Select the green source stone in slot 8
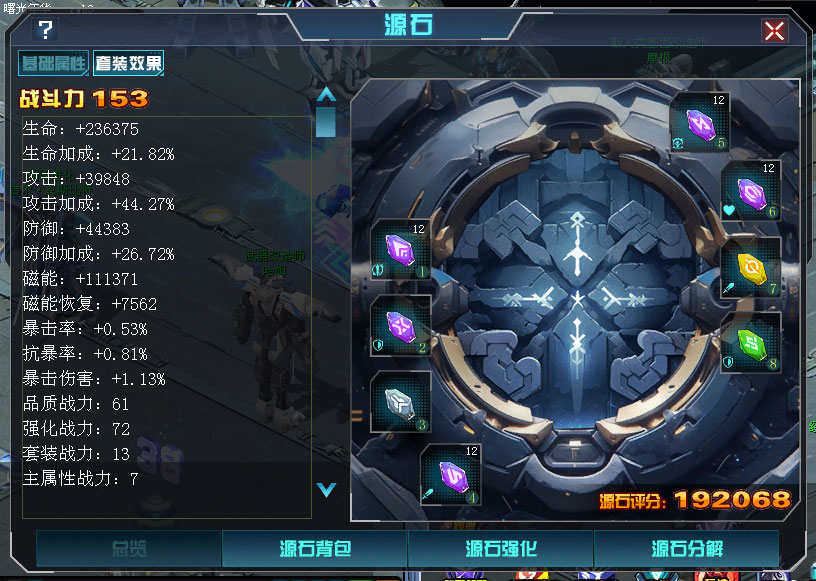The image size is (816, 581). [x=750, y=342]
